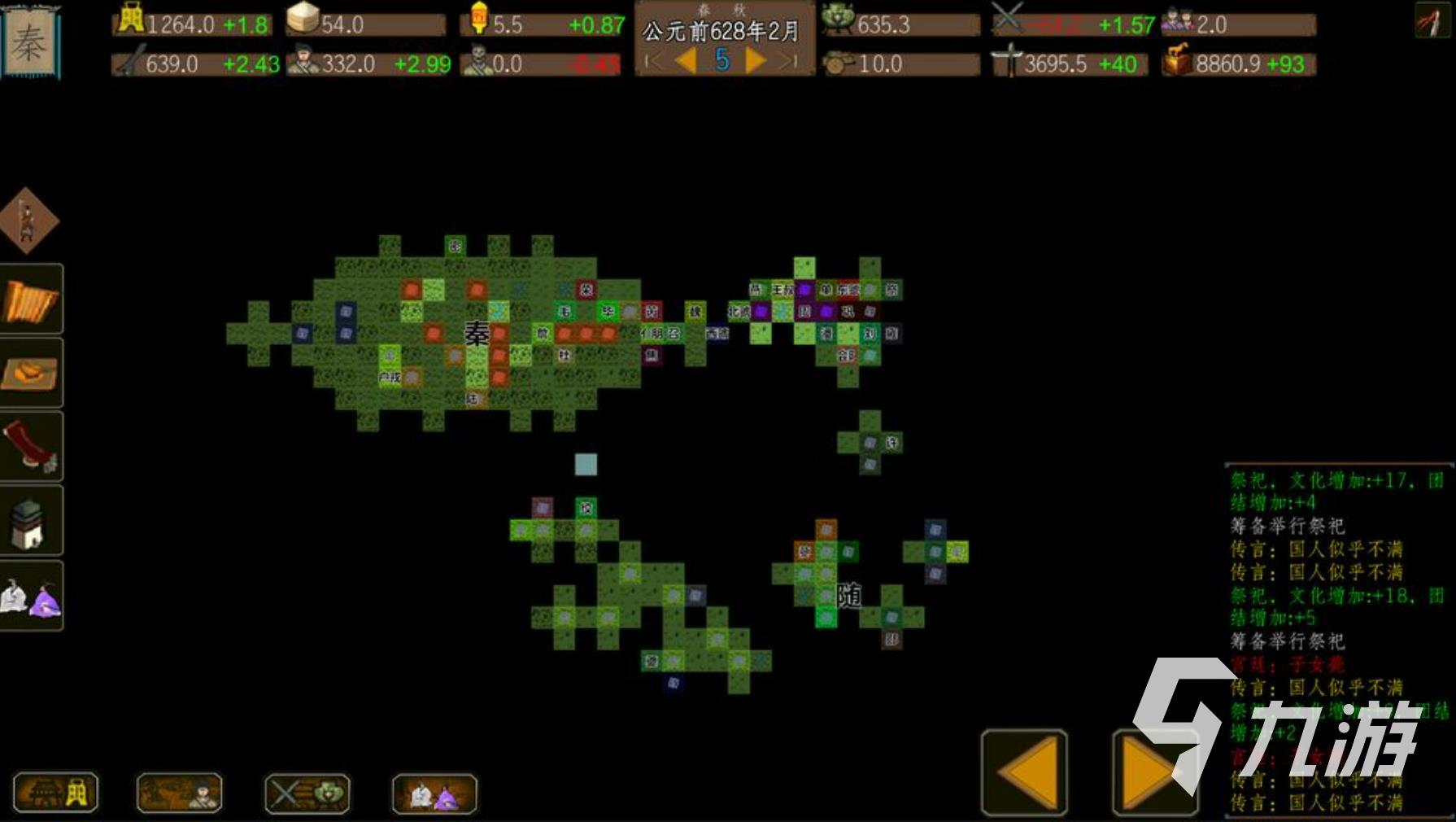Click the large right orange arrow button
1456x822 pixels.
pyautogui.click(x=1154, y=772)
